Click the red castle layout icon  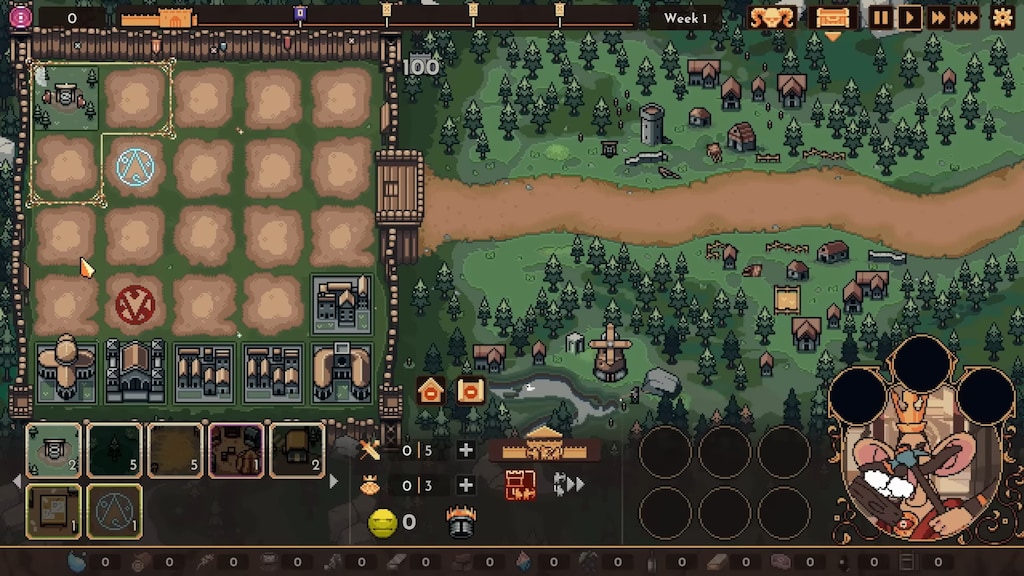(520, 485)
